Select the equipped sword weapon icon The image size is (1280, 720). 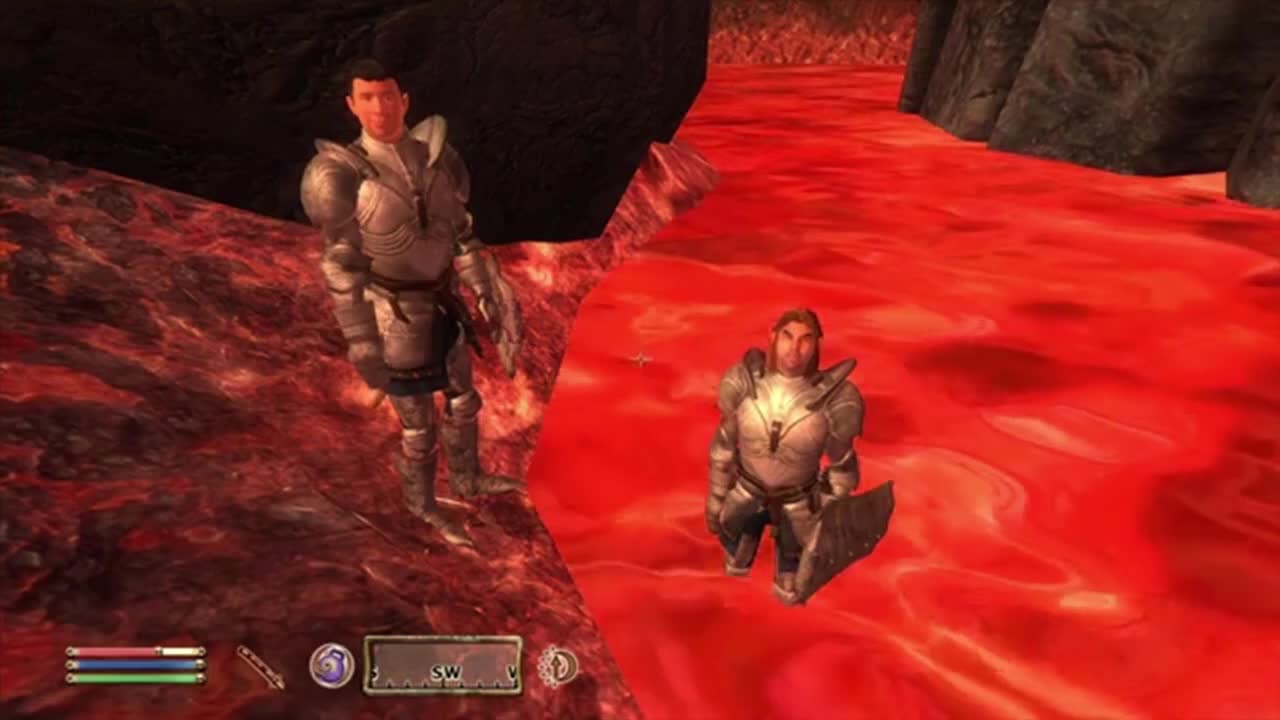[x=260, y=666]
